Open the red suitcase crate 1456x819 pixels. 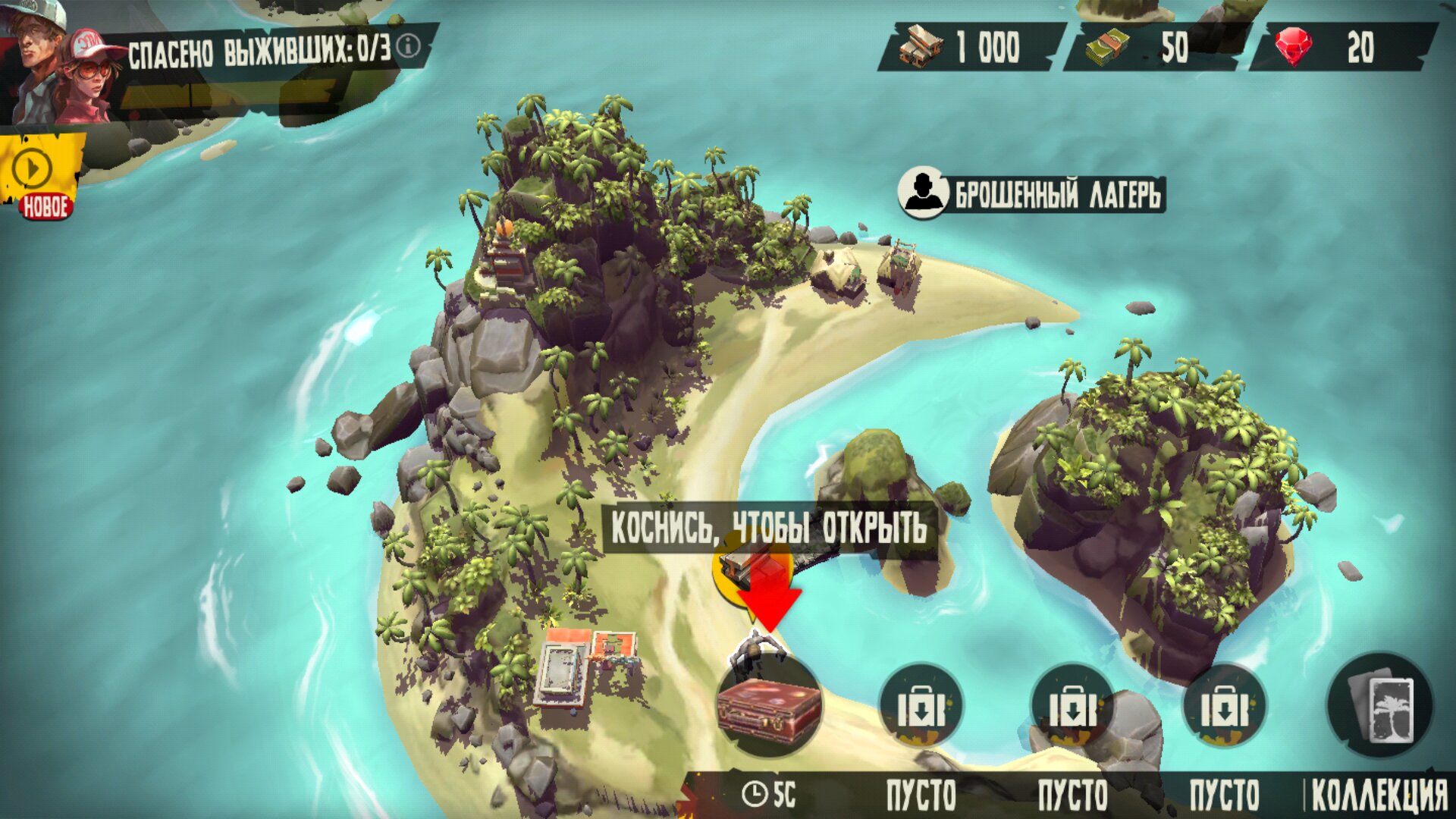769,707
